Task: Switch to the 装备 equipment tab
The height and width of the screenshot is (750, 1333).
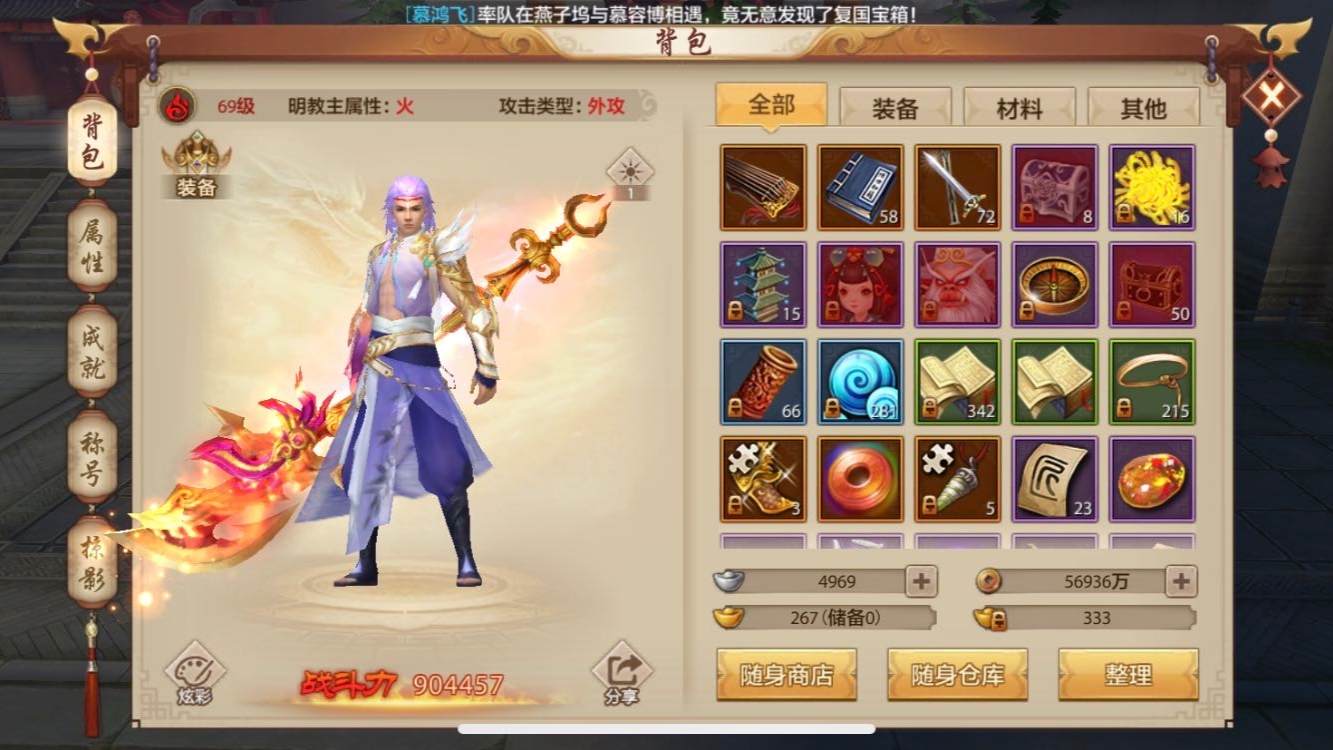Action: click(895, 107)
